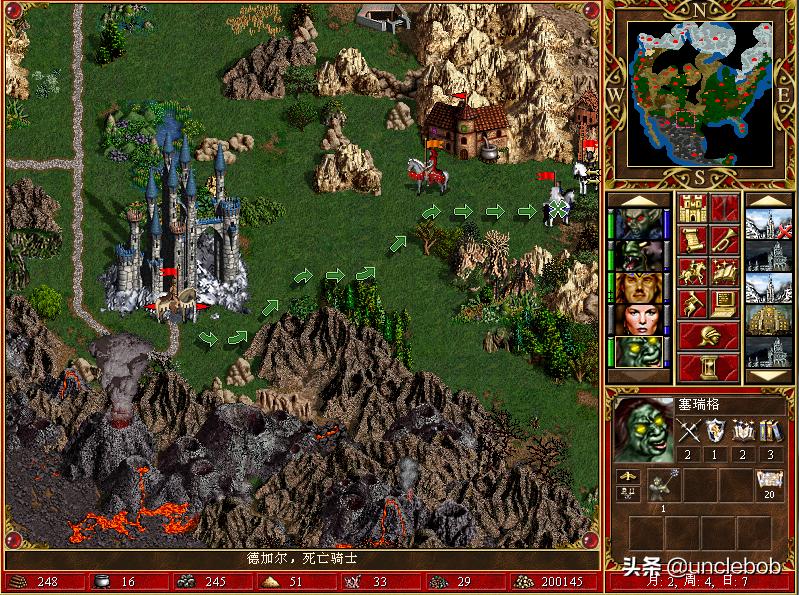The image size is (799, 595).
Task: Open the quest log scroll button
Action: [692, 240]
